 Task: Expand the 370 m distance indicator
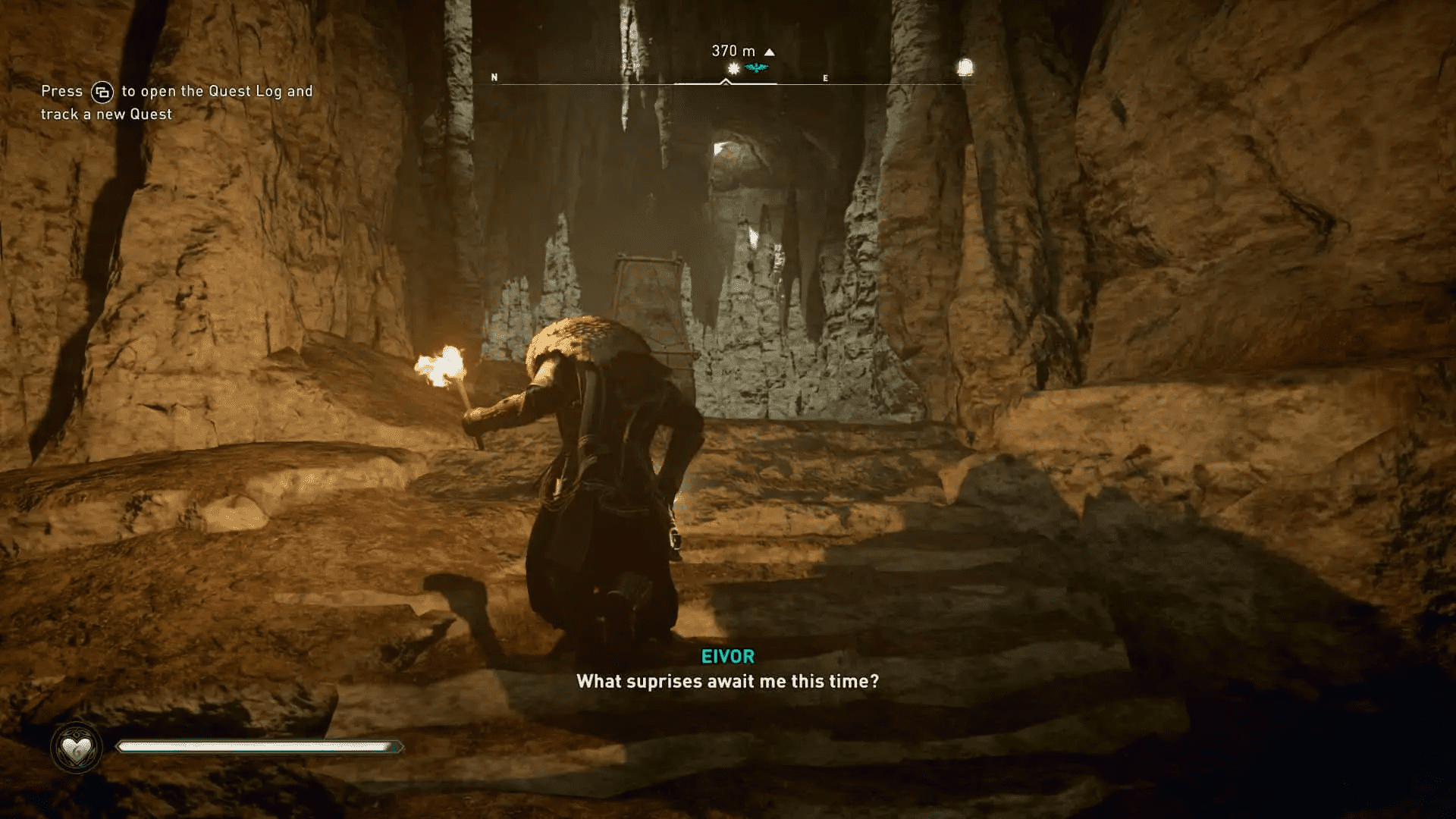pos(732,50)
